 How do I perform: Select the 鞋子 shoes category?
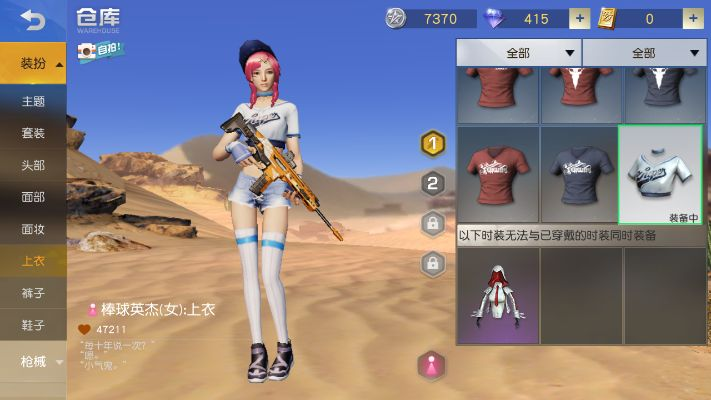[x=33, y=325]
